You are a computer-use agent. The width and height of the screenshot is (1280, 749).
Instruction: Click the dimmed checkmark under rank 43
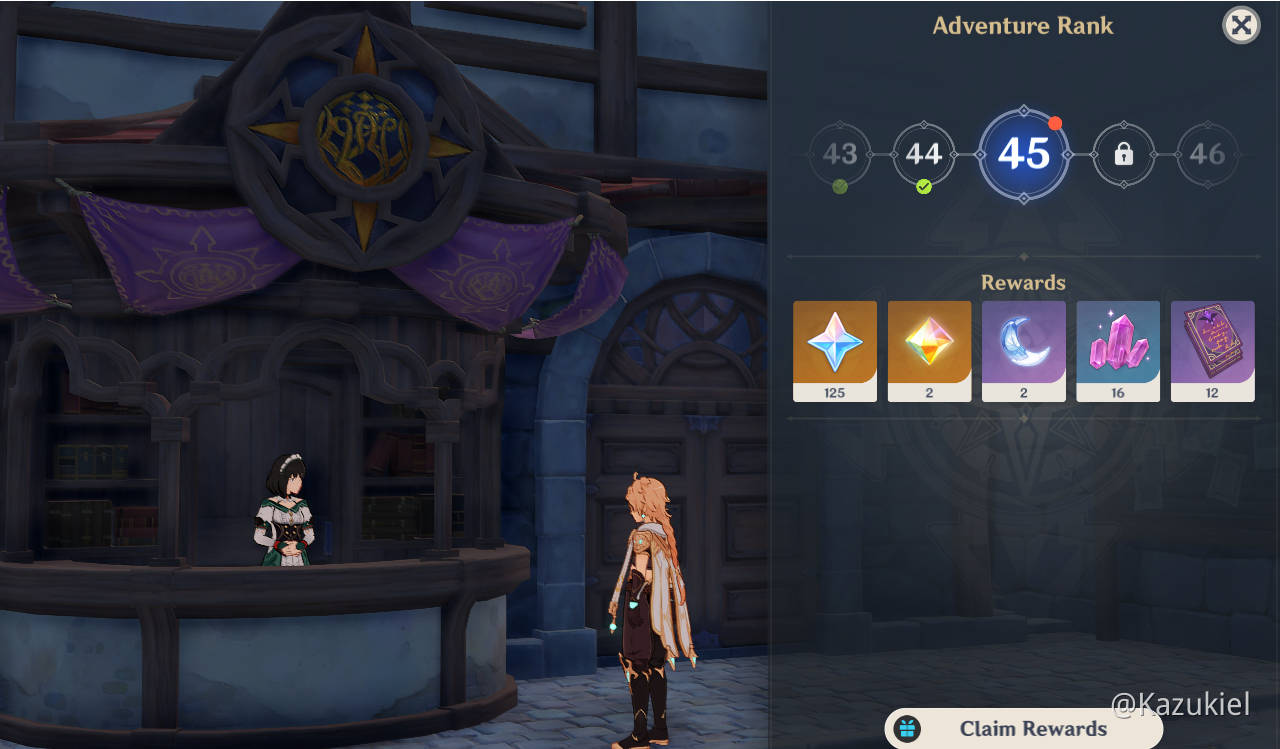point(839,186)
